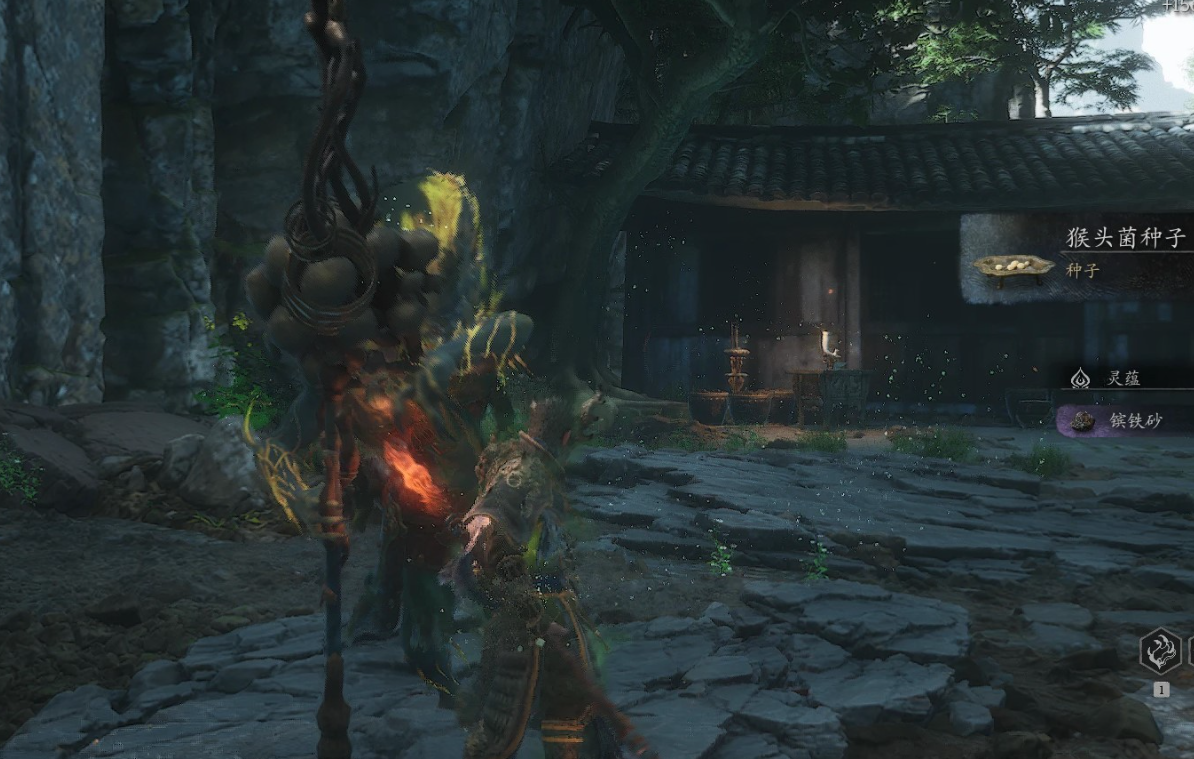Activate the hexagonal flame spell icon
1194x759 pixels.
click(x=1160, y=651)
